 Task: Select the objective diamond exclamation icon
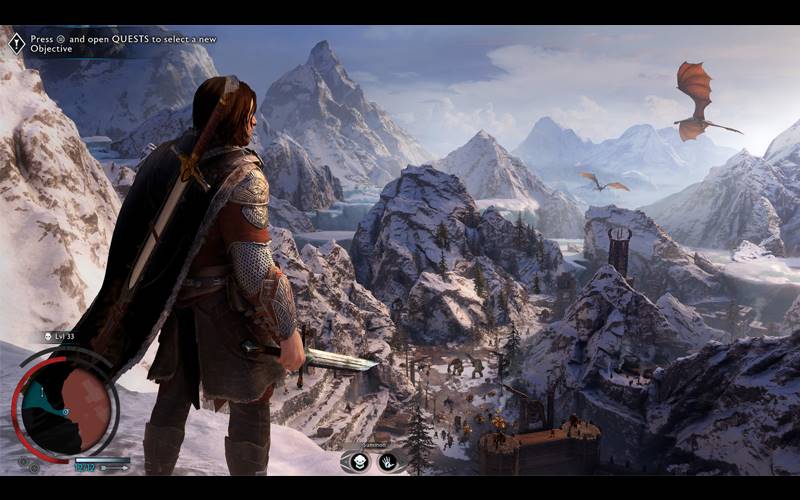[x=16, y=43]
